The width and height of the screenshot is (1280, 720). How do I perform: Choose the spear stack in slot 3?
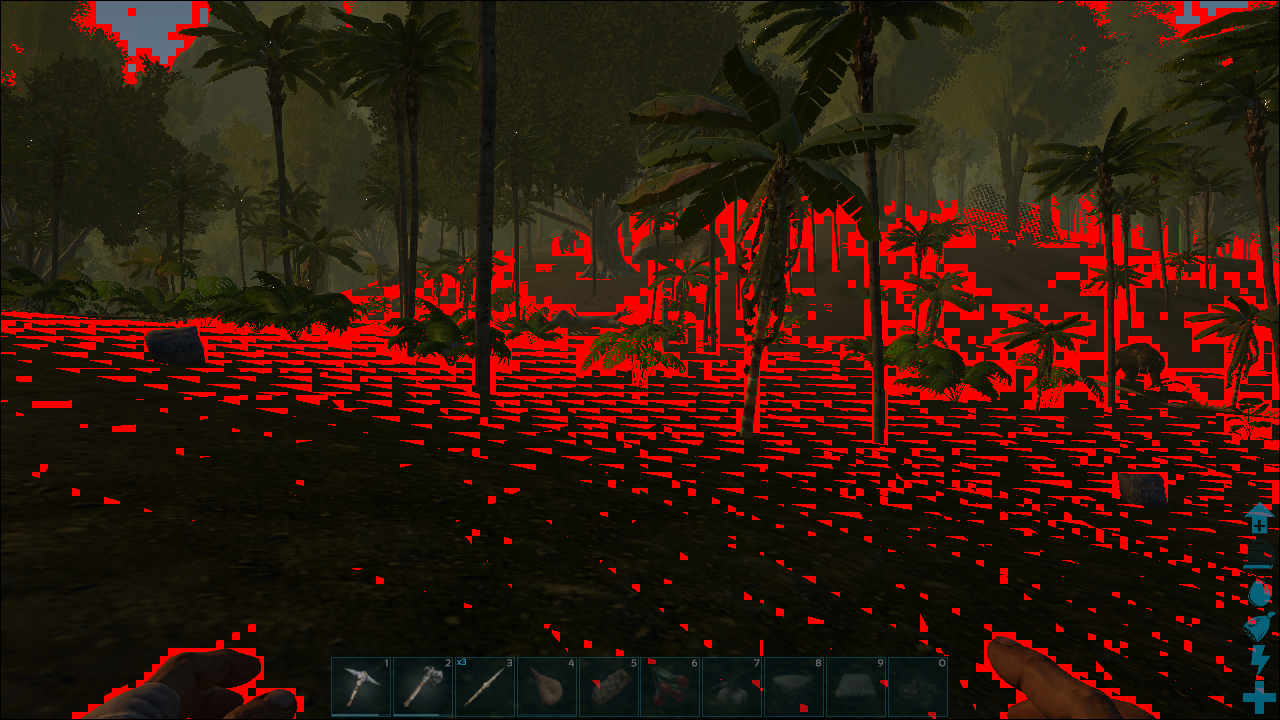tap(485, 686)
